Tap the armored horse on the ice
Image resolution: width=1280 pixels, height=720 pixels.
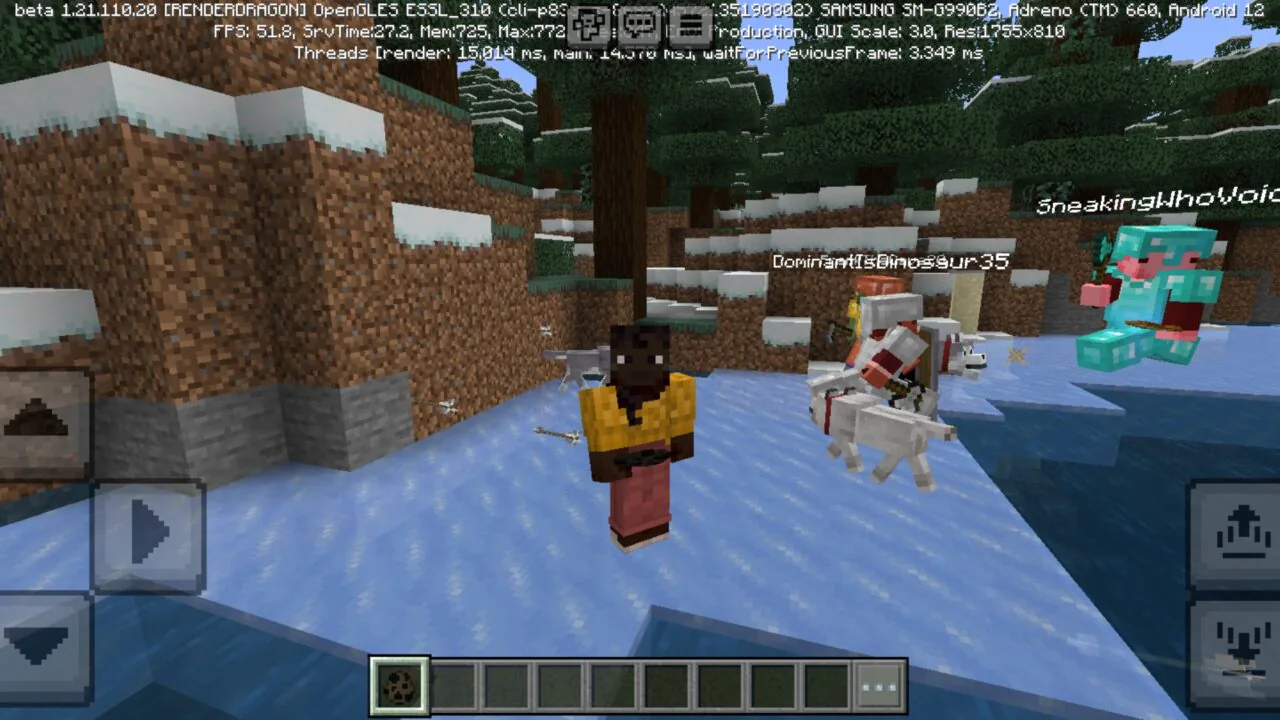tap(880, 400)
